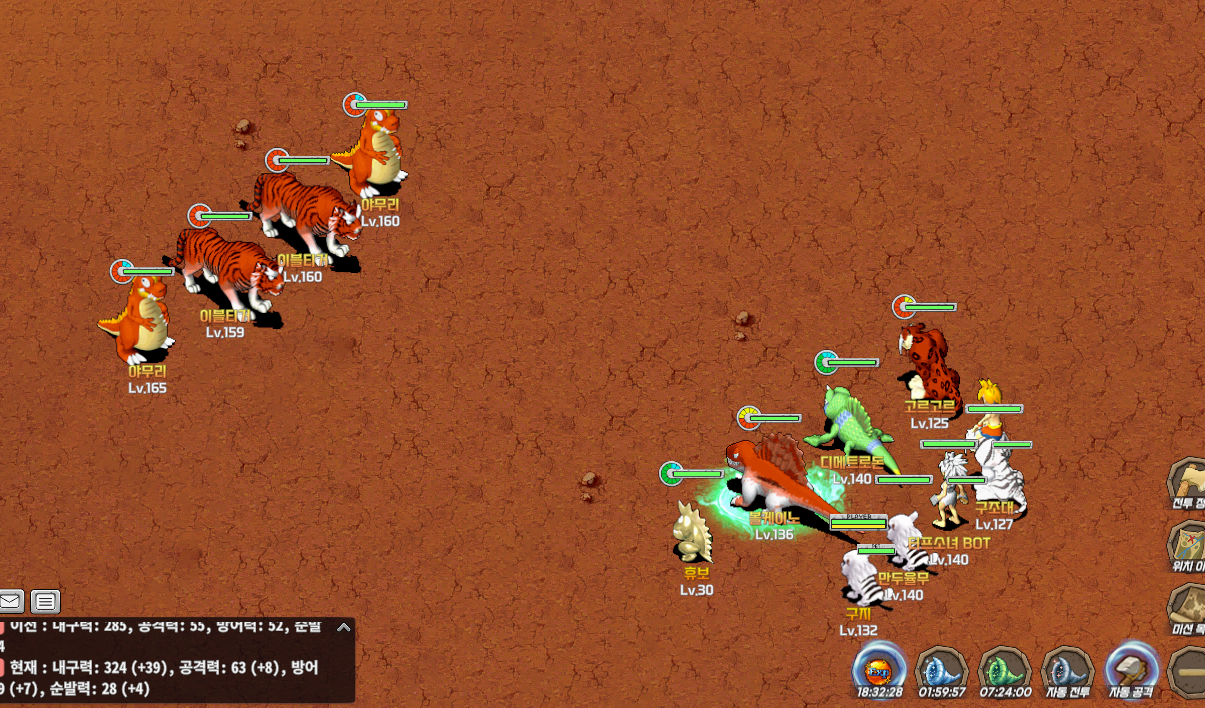Image resolution: width=1205 pixels, height=708 pixels.
Task: Open the 위치 treasure map button
Action: coord(1187,544)
